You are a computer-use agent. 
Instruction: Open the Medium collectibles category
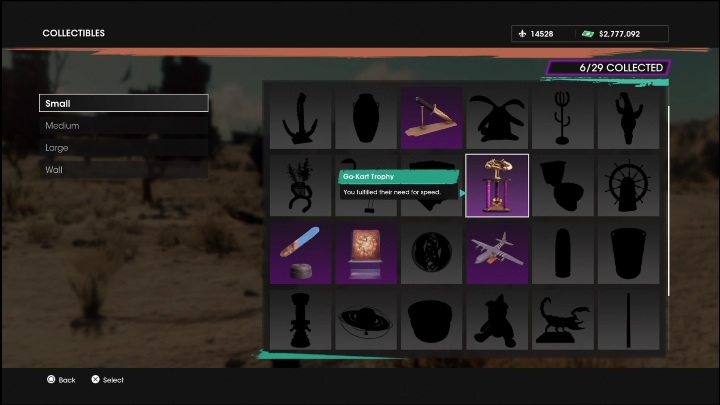click(x=123, y=126)
